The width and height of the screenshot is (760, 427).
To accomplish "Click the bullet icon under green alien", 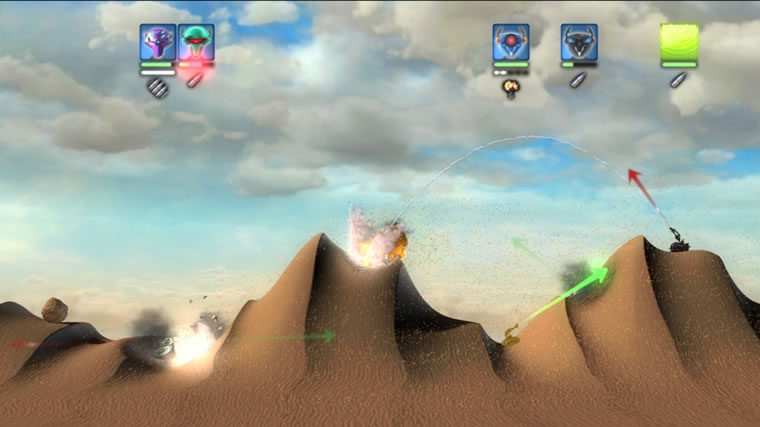I will coord(194,80).
